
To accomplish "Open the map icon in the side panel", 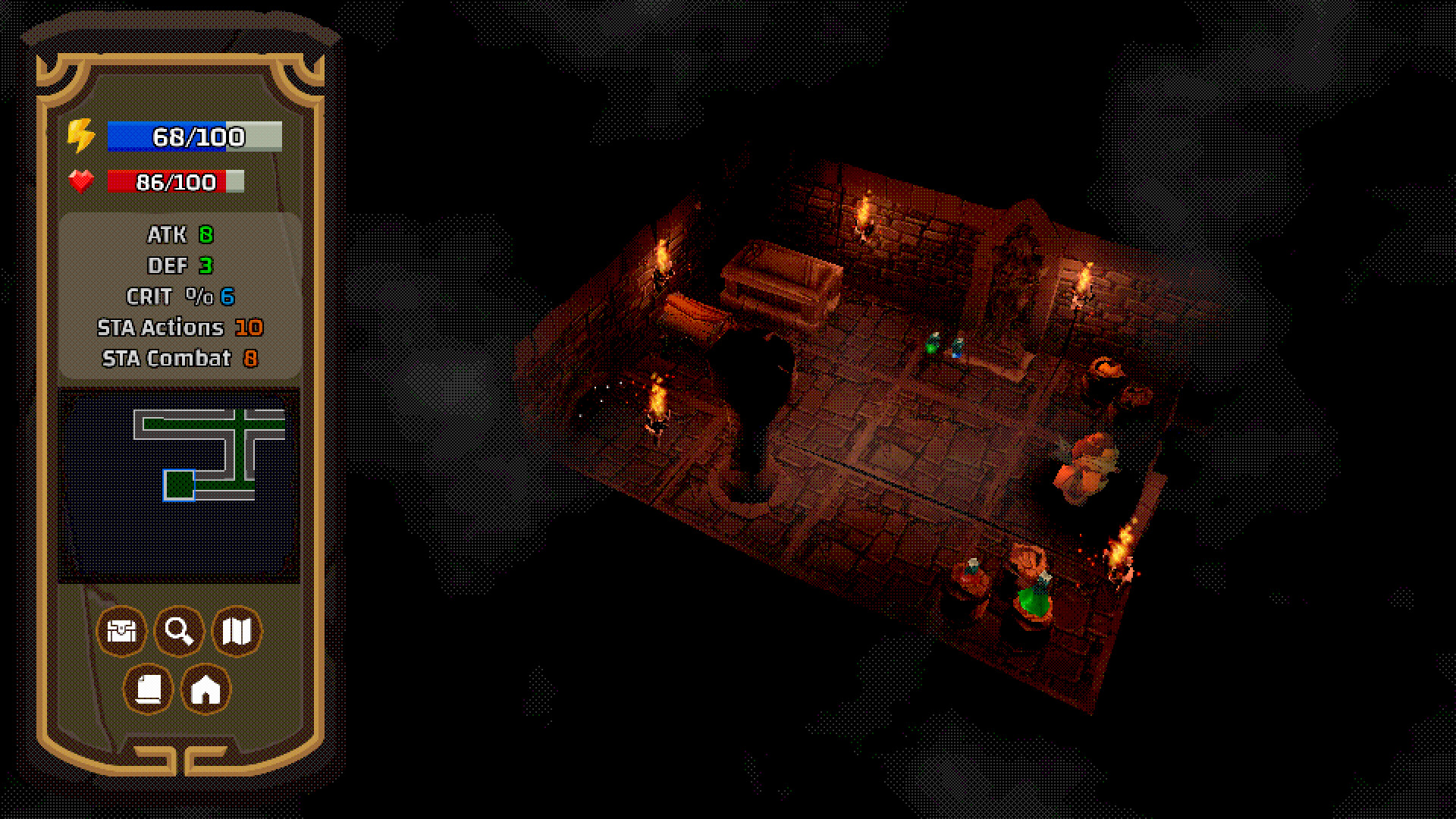I will [237, 631].
